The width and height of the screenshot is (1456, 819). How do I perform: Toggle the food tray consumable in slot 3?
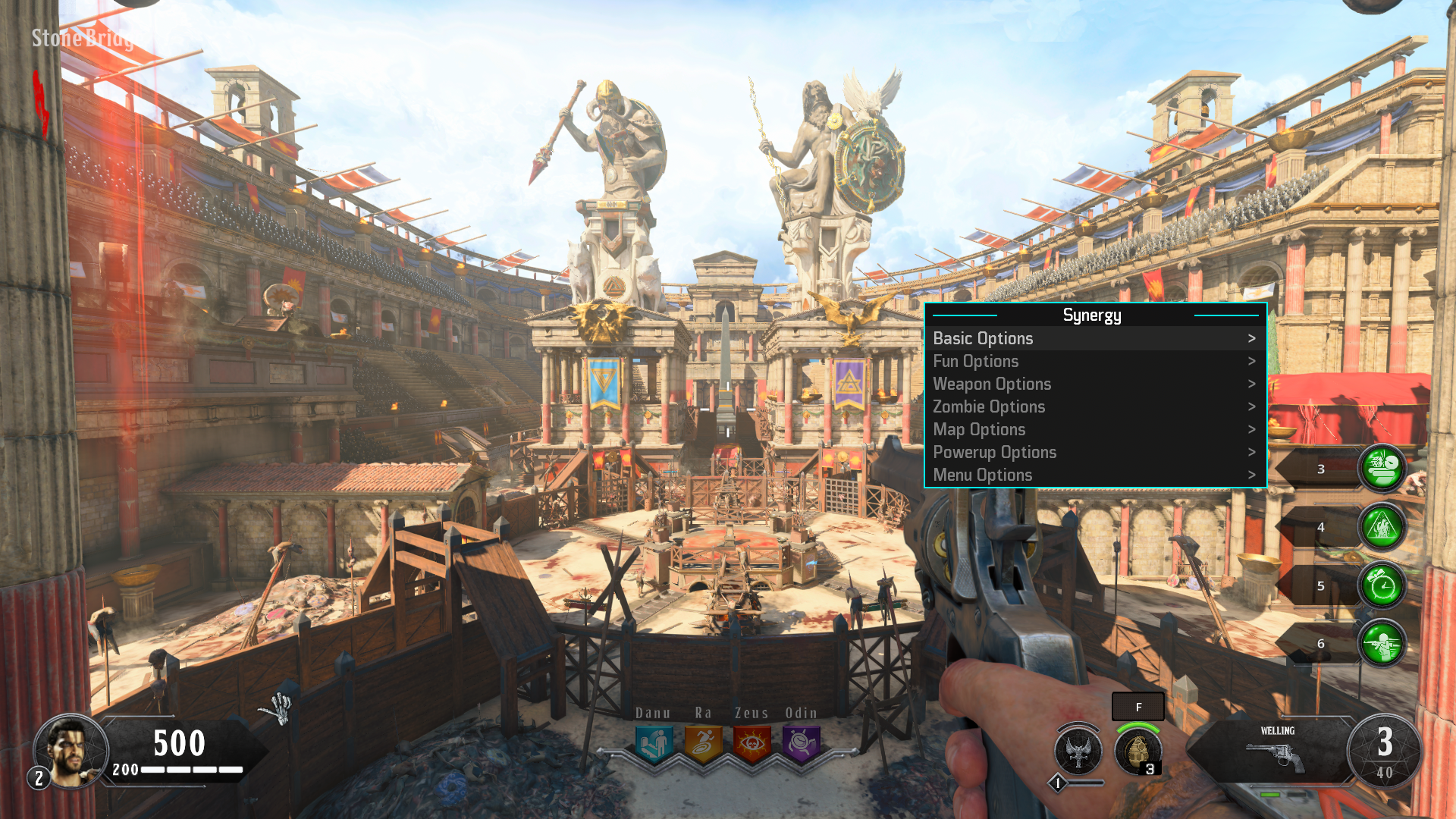point(1379,468)
